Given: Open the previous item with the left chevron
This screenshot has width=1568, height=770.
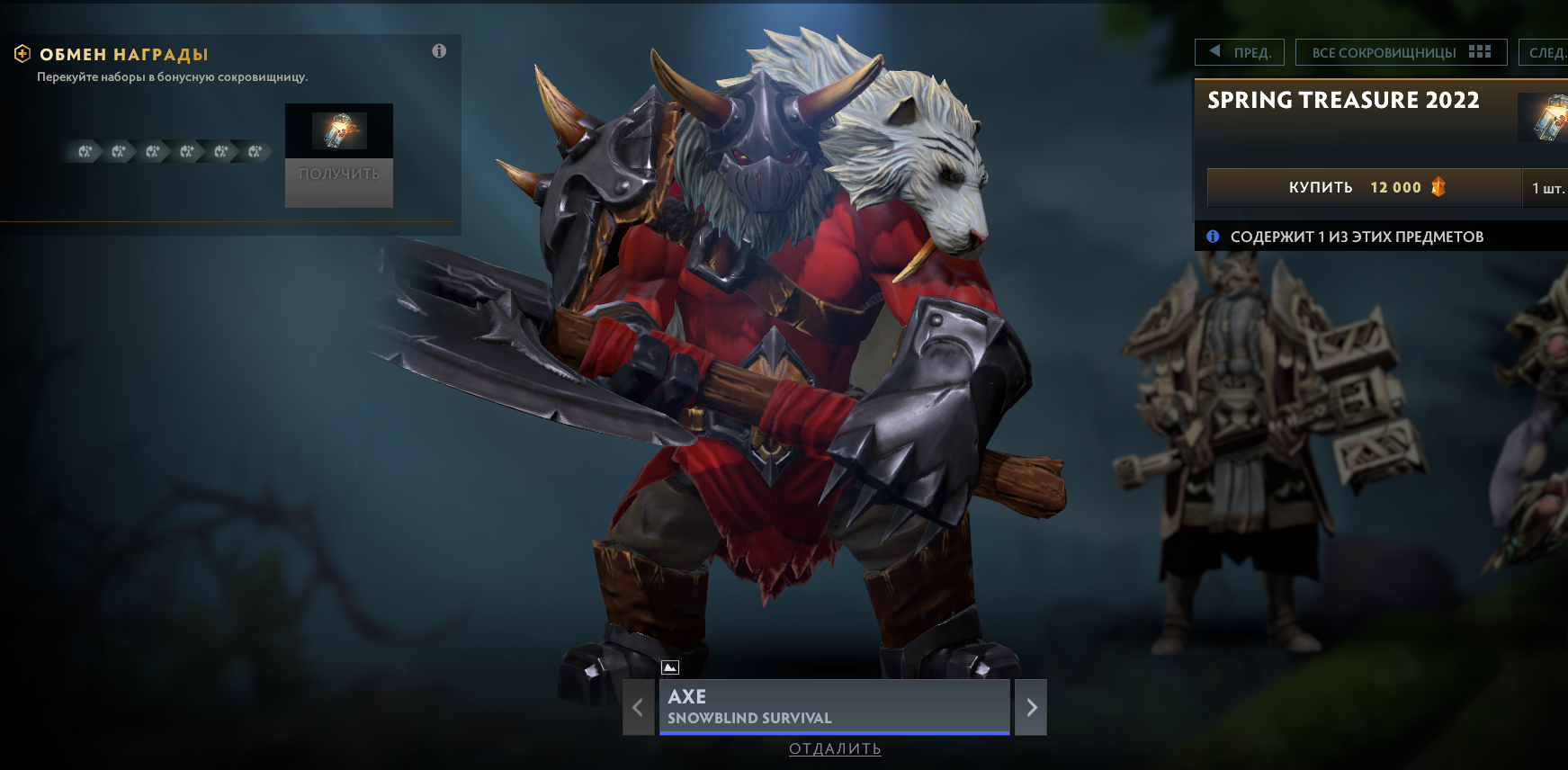Looking at the screenshot, I should click(x=638, y=707).
